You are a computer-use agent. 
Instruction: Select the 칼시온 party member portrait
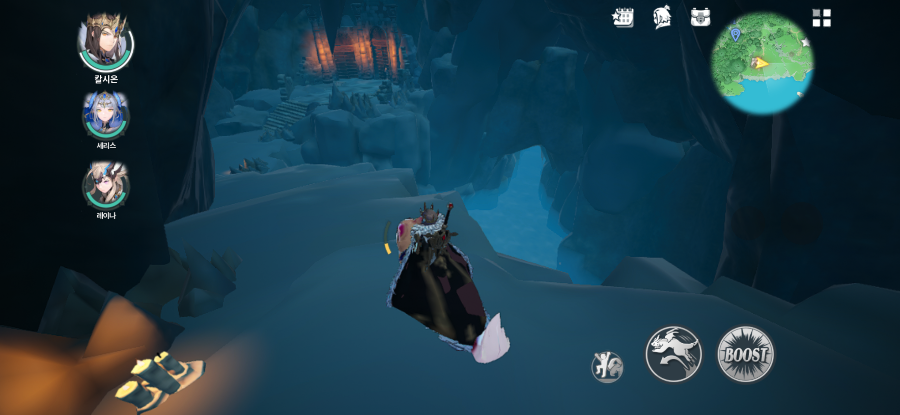pyautogui.click(x=105, y=41)
